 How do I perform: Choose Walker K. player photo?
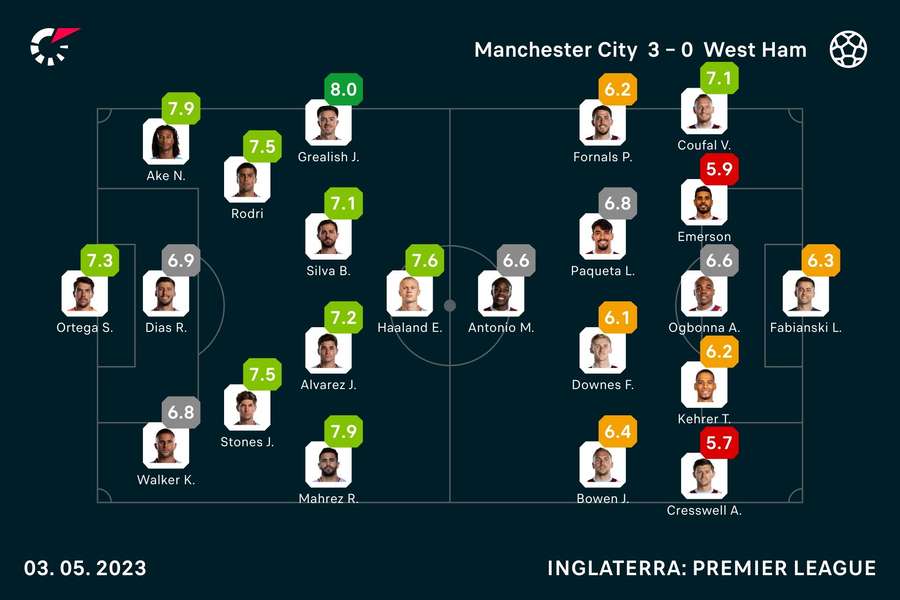tap(165, 445)
